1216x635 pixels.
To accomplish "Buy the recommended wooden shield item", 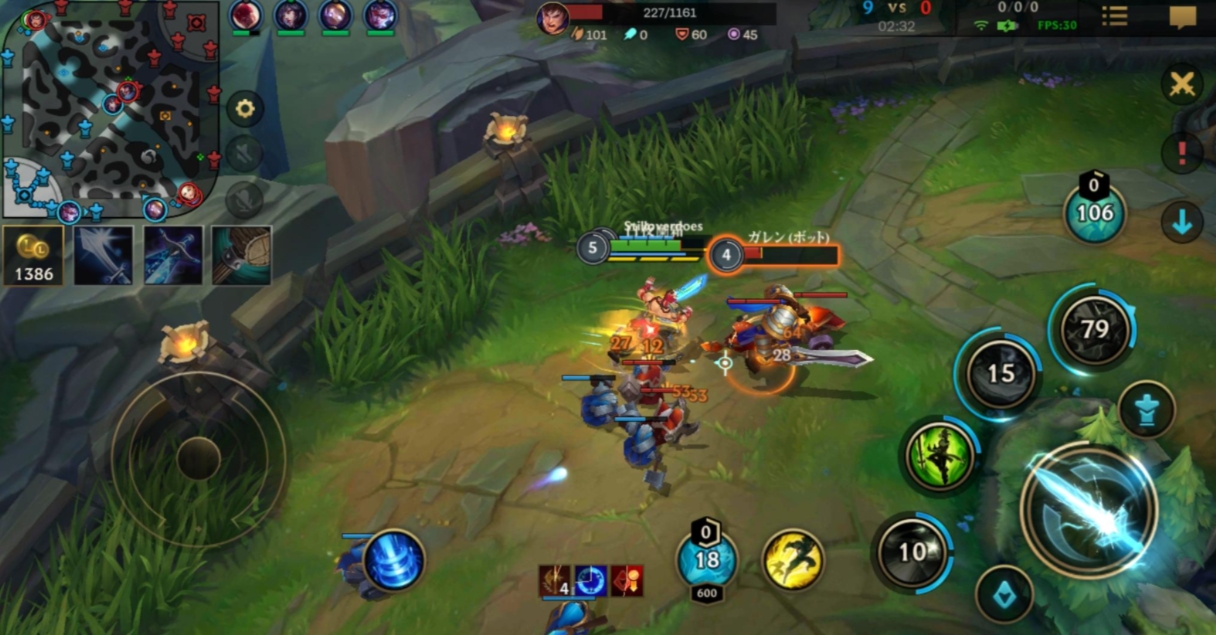I will (x=241, y=255).
